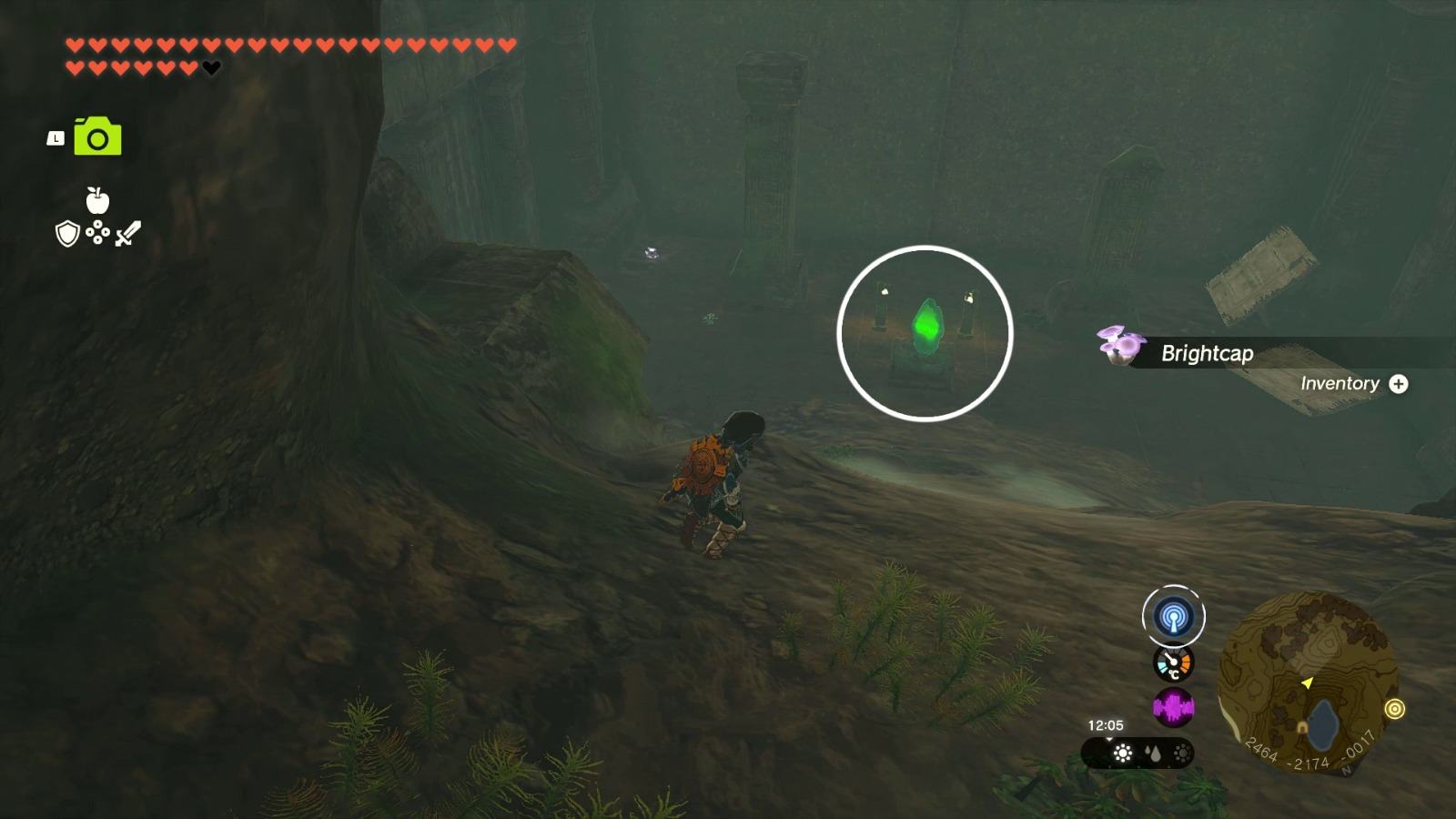1456x819 pixels.
Task: Select the rain droplets icon in the forecast
Action: pos(1154,753)
